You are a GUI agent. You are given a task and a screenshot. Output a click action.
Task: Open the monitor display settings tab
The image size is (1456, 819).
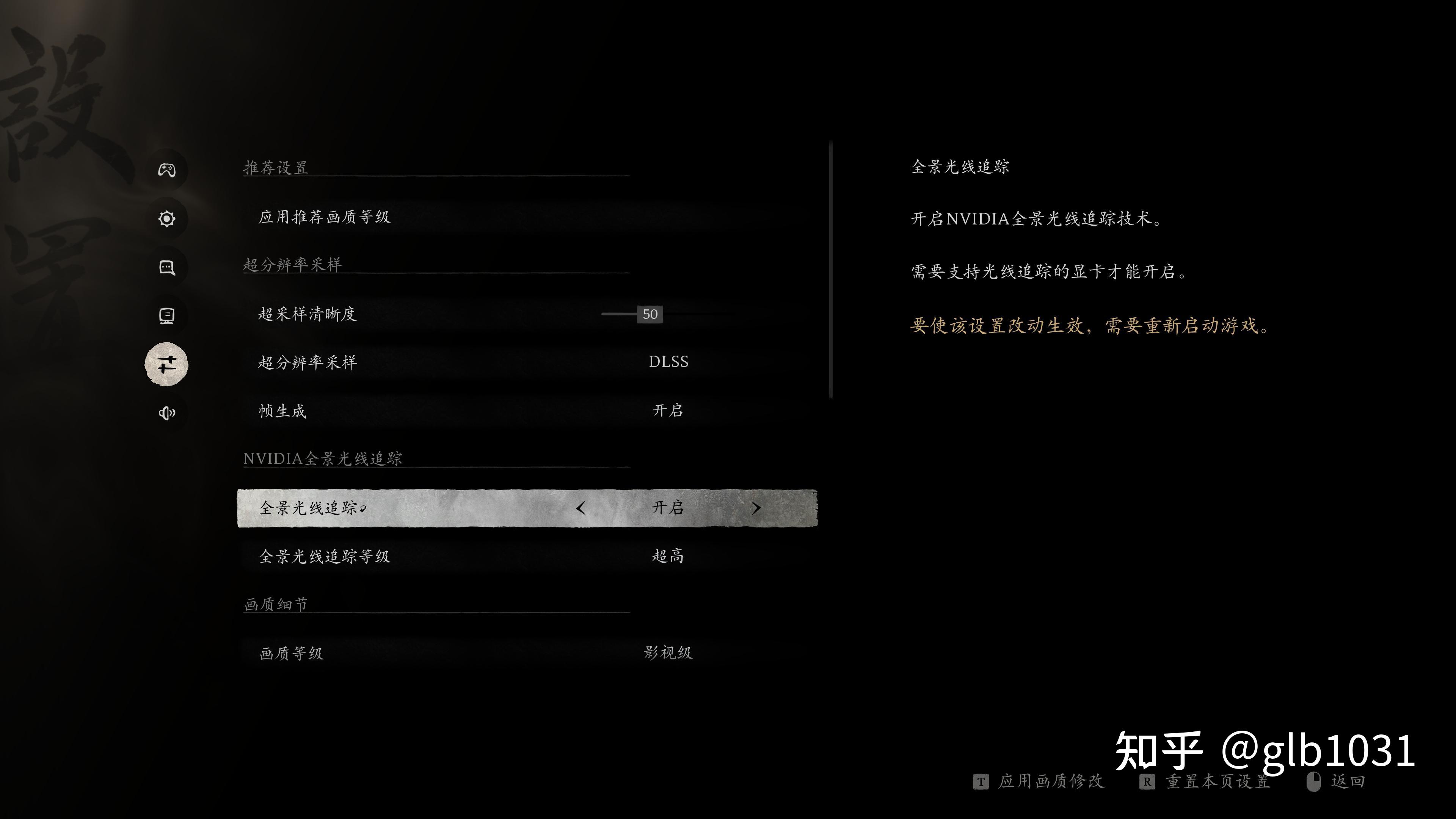(x=167, y=316)
